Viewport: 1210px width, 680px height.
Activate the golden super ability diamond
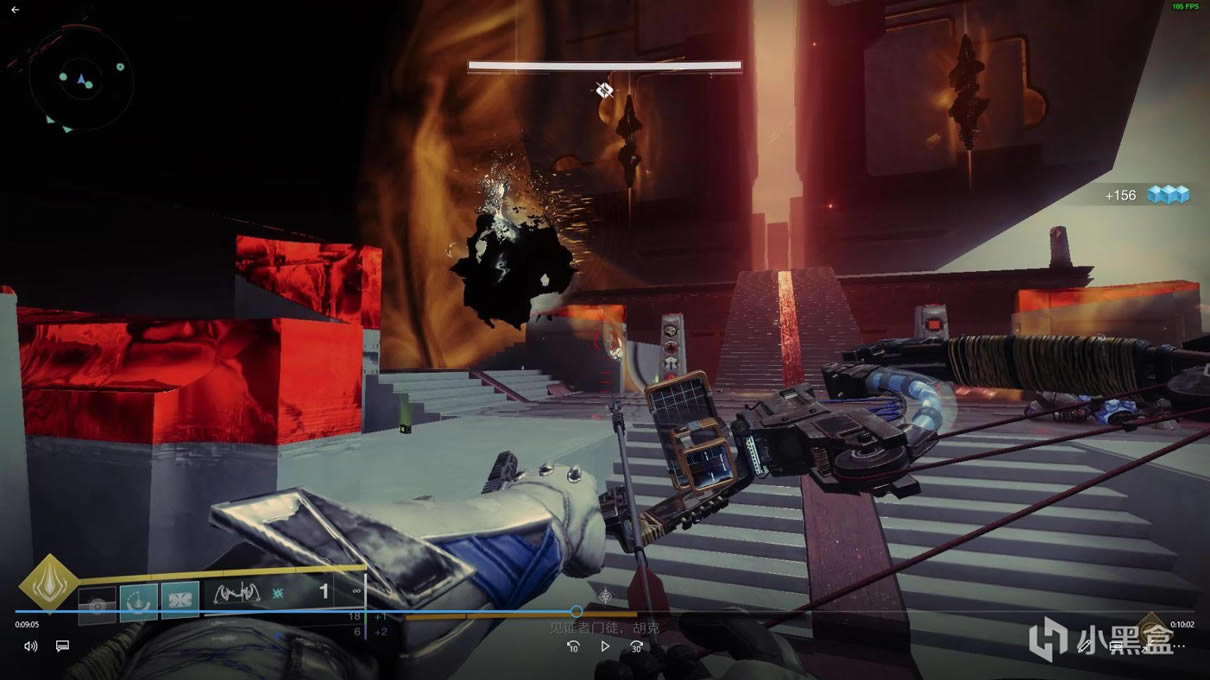coord(48,582)
